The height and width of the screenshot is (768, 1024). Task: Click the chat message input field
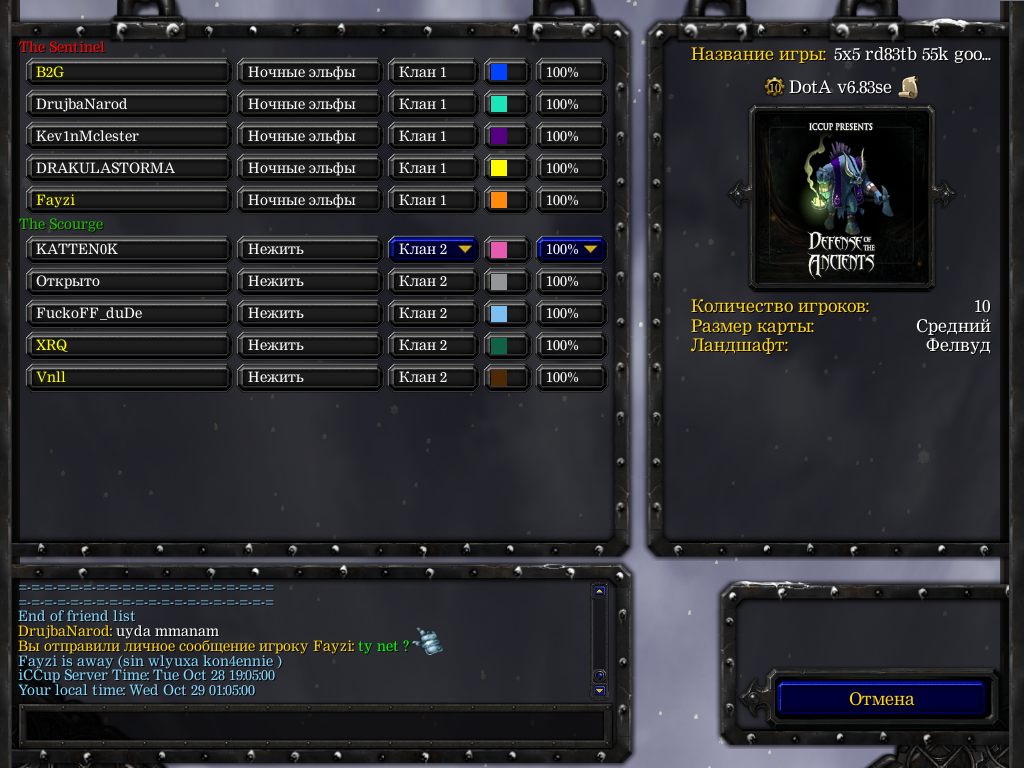tap(314, 723)
